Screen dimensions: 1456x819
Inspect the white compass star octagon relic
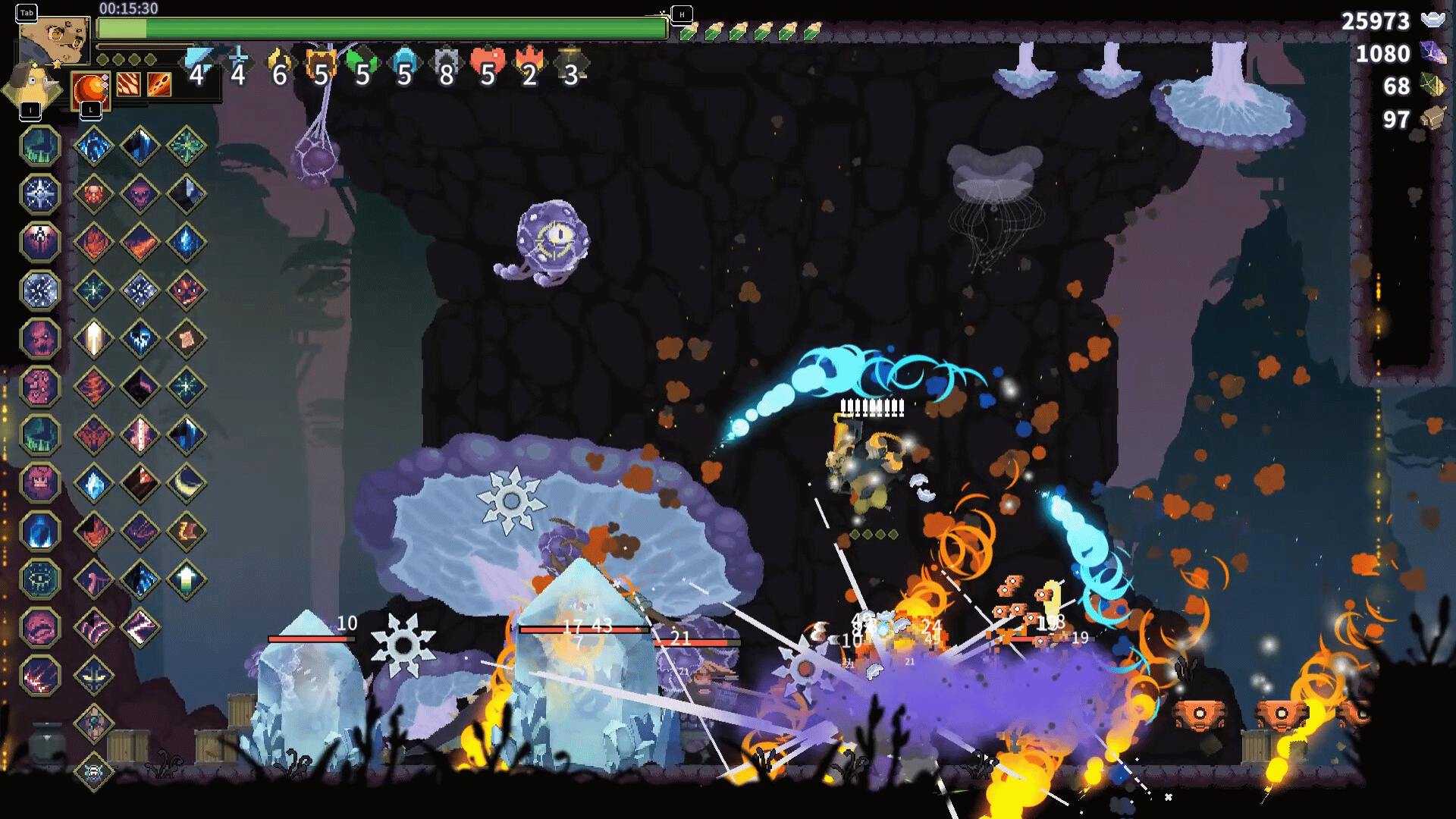point(40,193)
